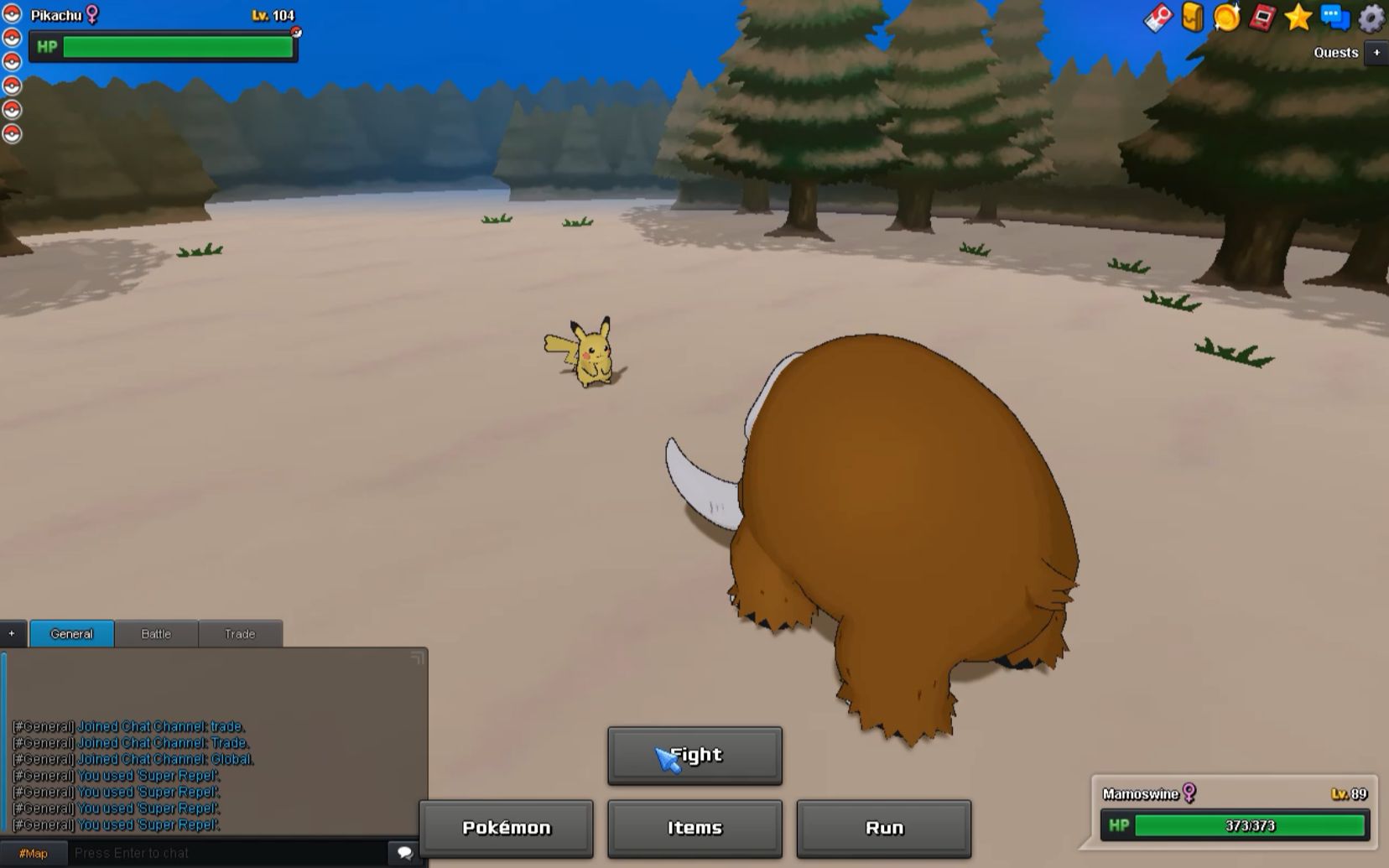Open the Items menu in battle
This screenshot has width=1389, height=868.
click(x=694, y=828)
